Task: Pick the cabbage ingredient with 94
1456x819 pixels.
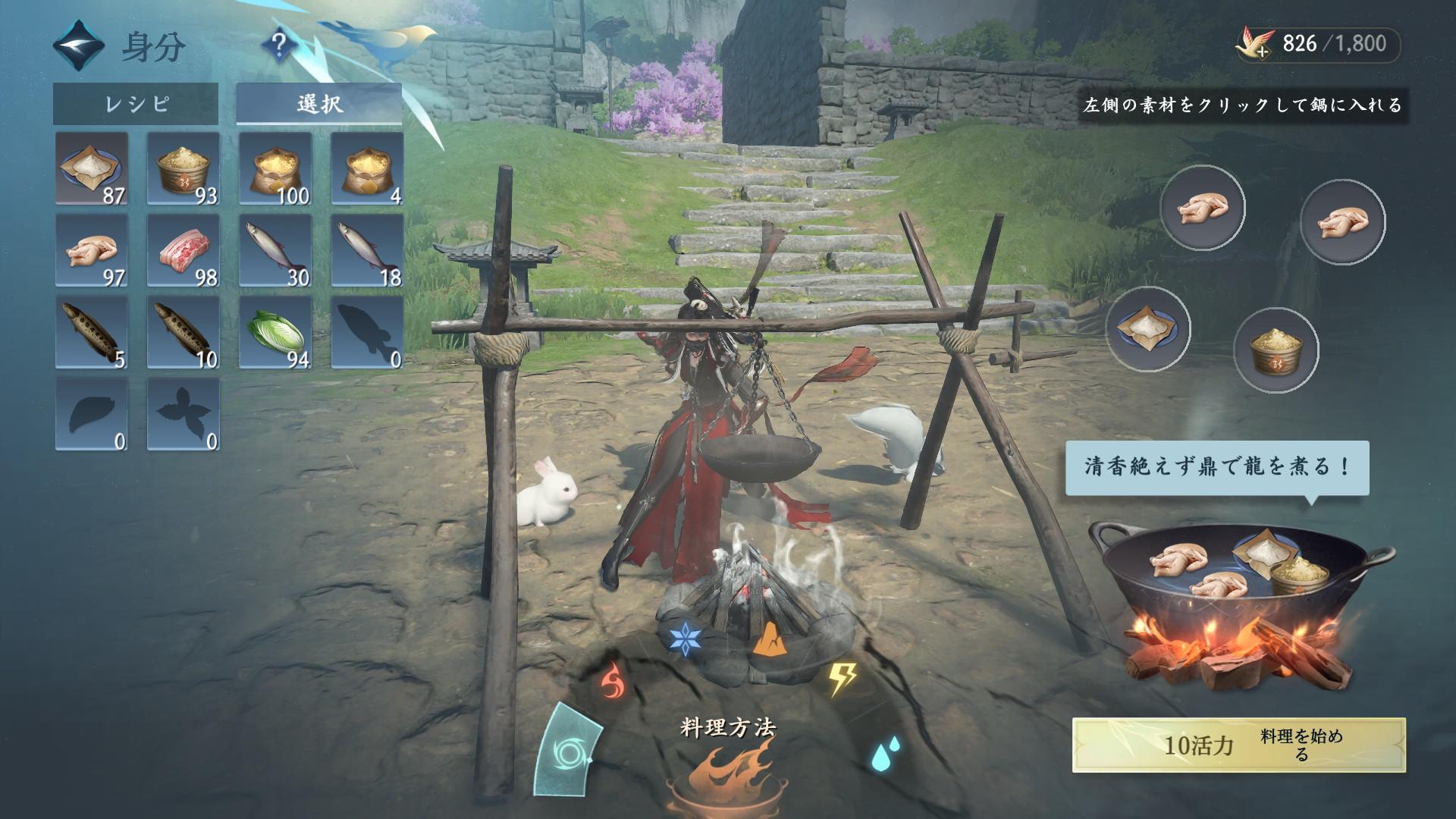Action: [x=275, y=333]
